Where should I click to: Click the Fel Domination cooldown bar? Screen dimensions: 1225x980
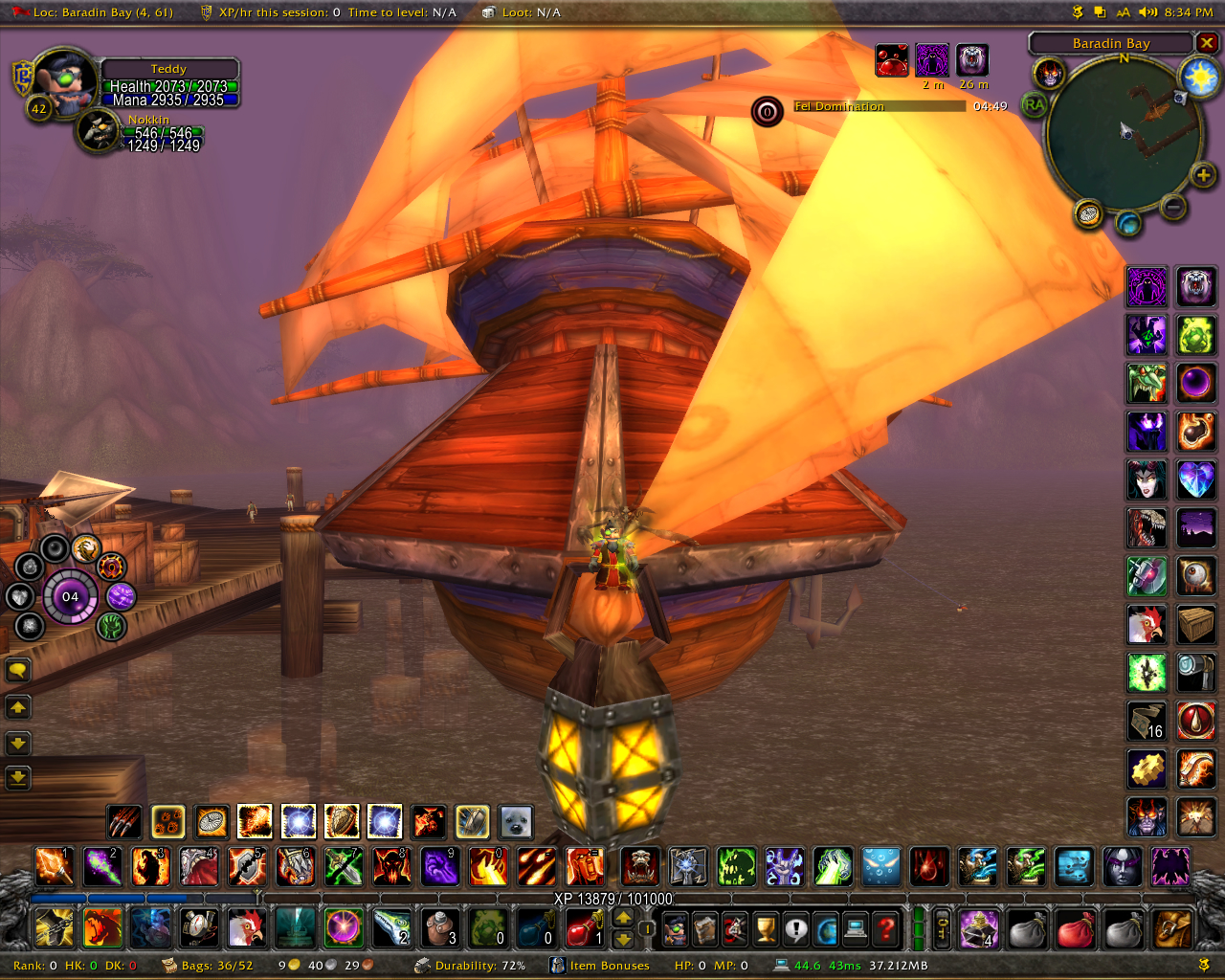point(879,106)
